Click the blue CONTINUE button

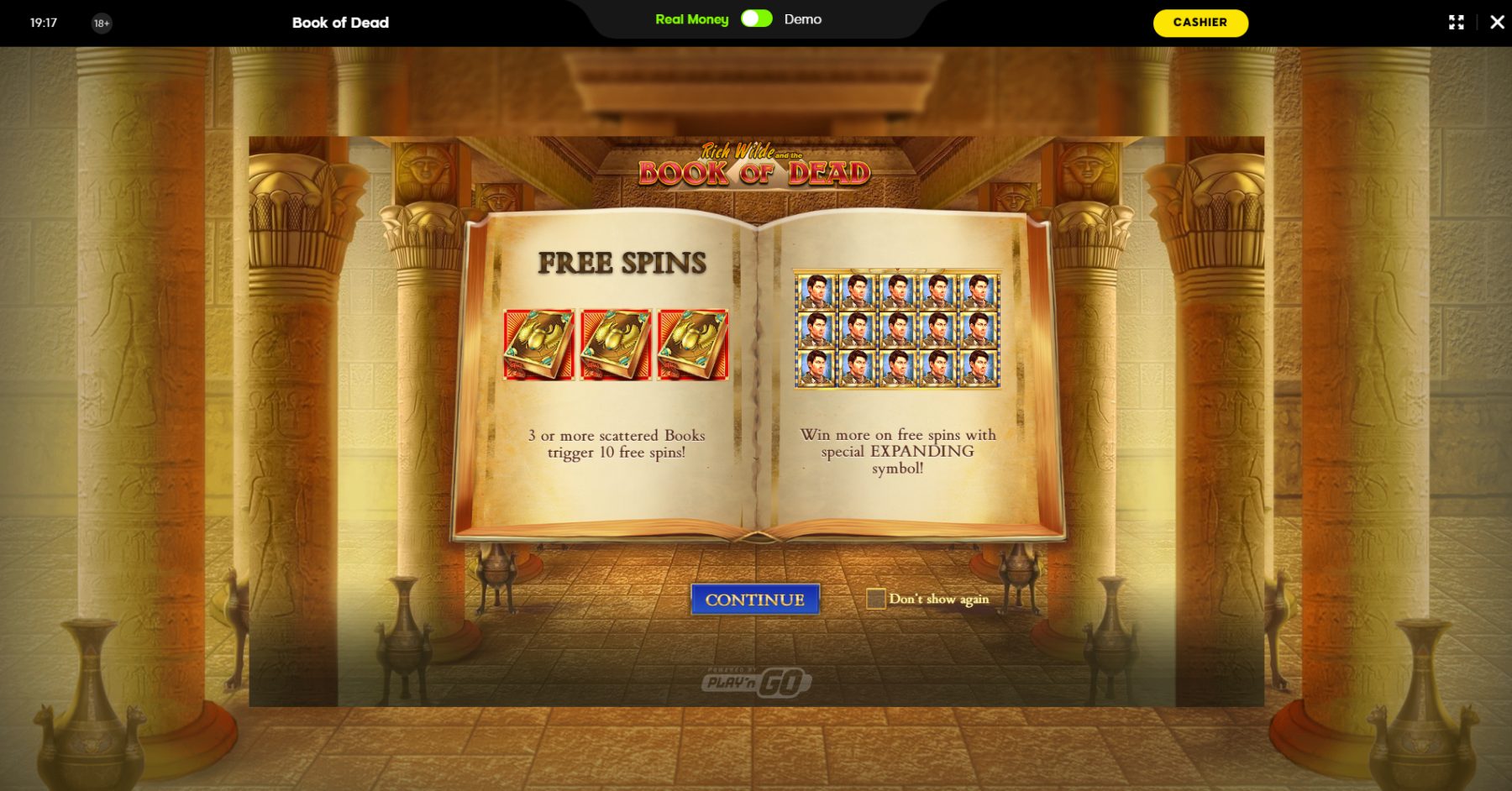coord(754,600)
